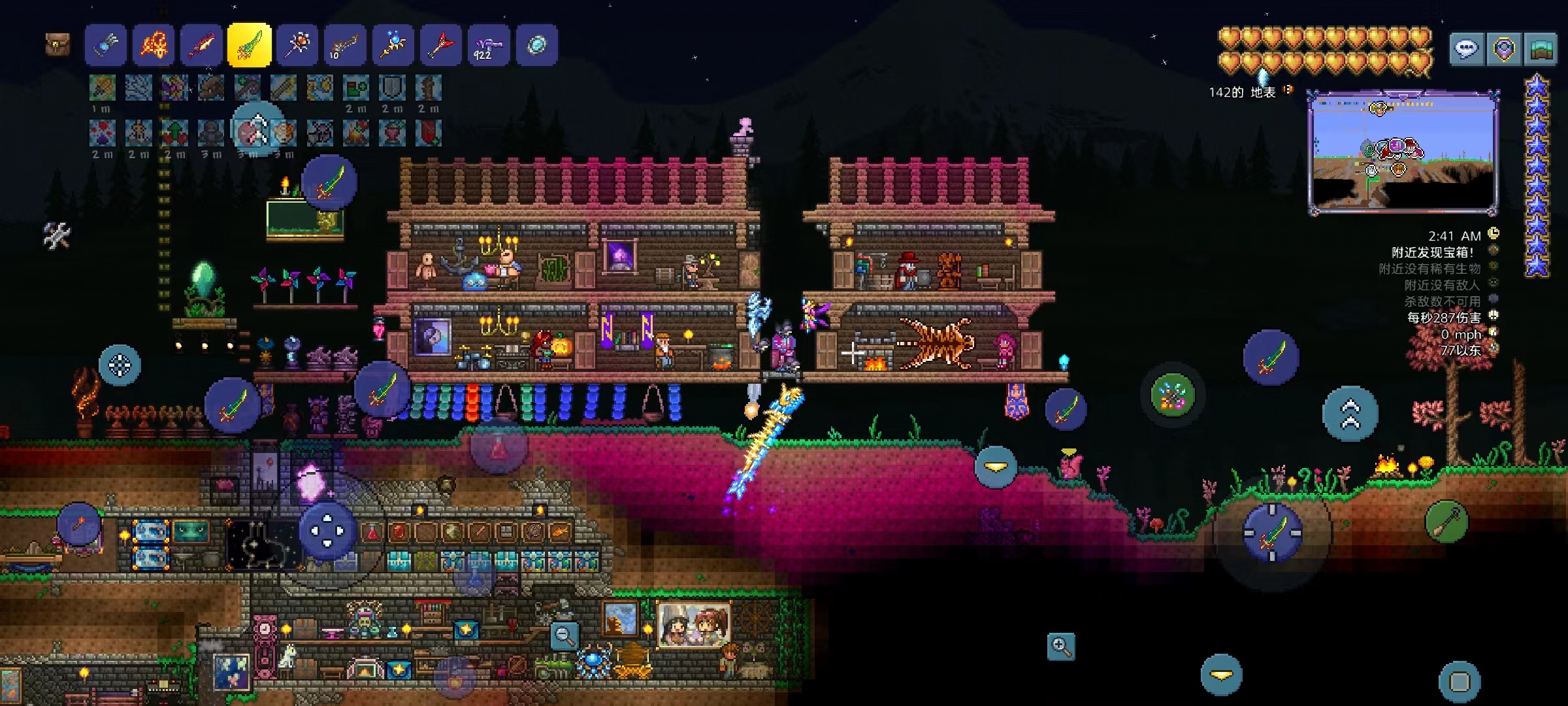Tap the magnifier zoom button near paintings
The width and height of the screenshot is (1568, 706).
564,635
